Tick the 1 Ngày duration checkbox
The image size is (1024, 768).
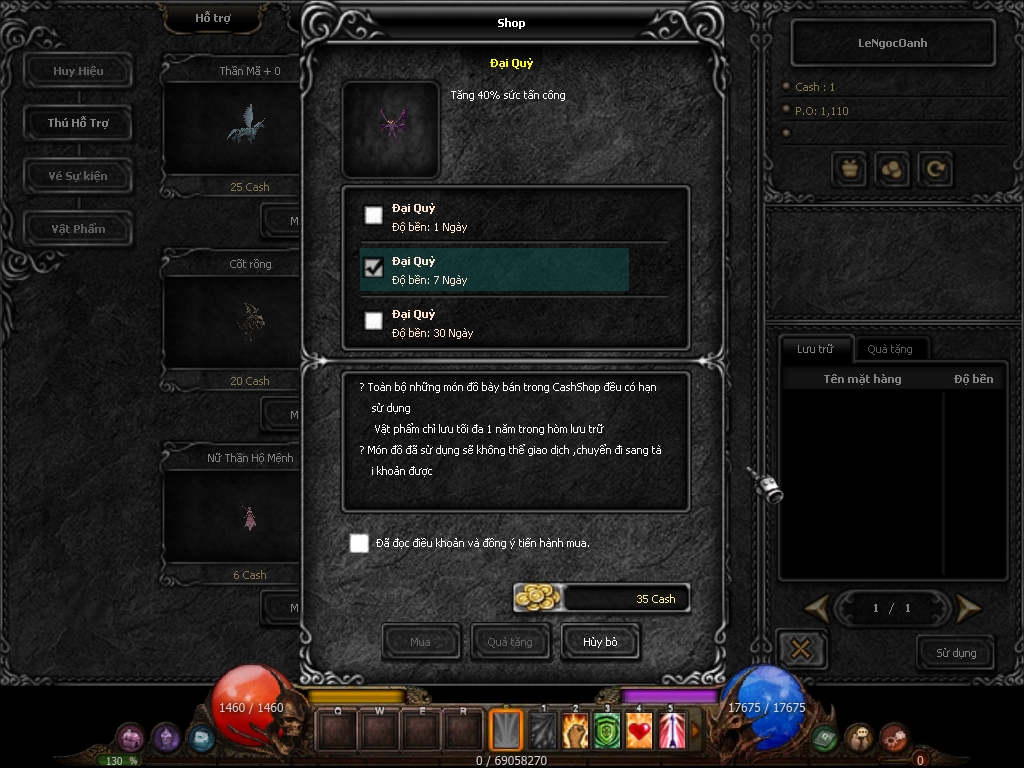(373, 215)
